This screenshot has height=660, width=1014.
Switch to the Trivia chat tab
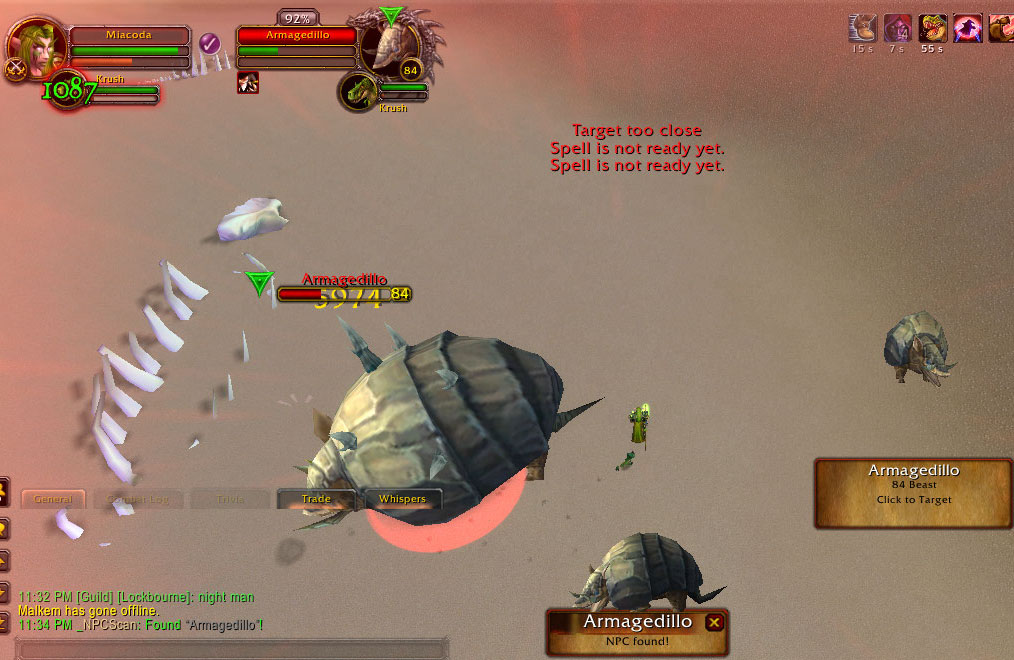coord(230,499)
